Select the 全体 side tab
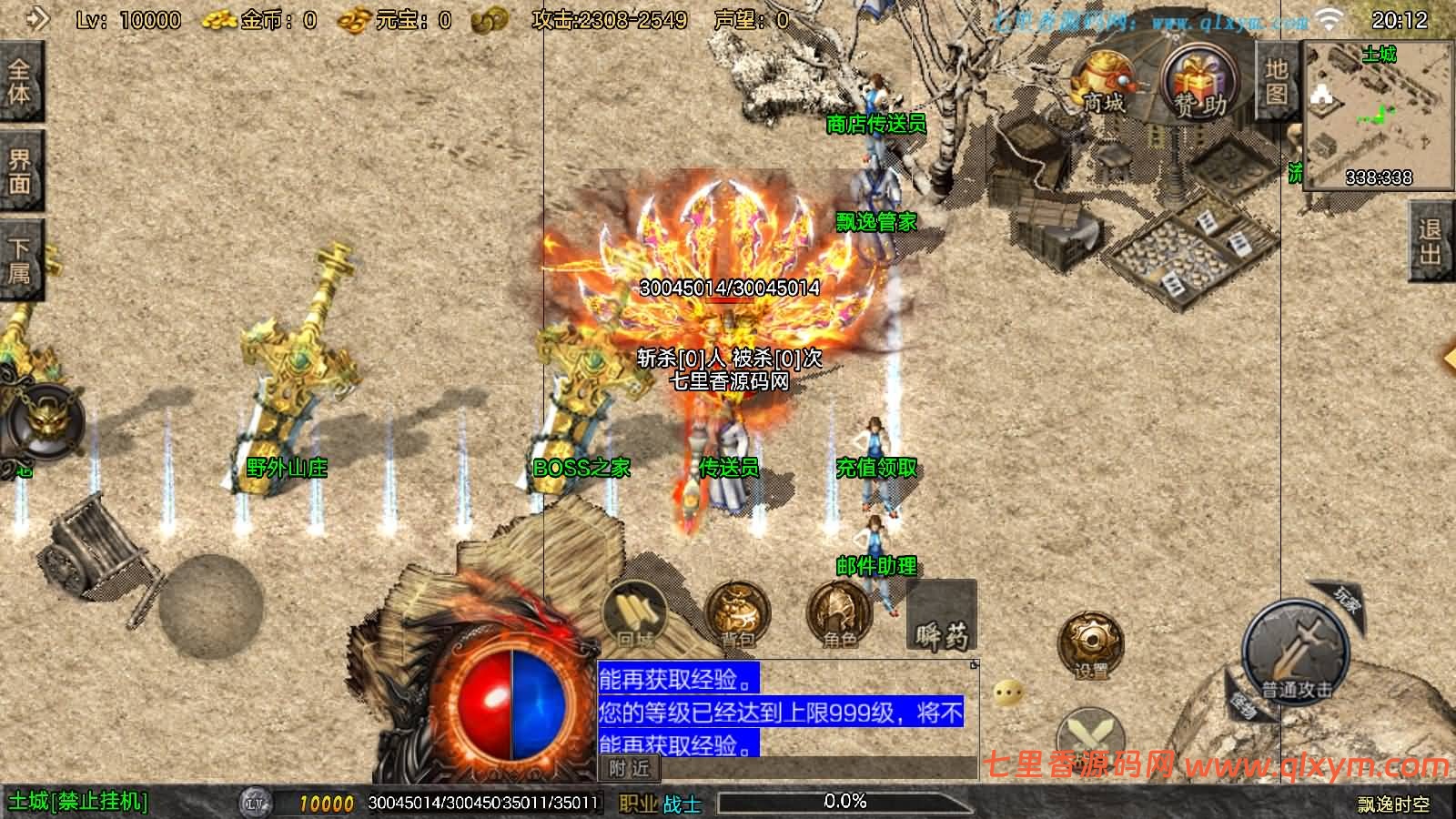 click(19, 82)
